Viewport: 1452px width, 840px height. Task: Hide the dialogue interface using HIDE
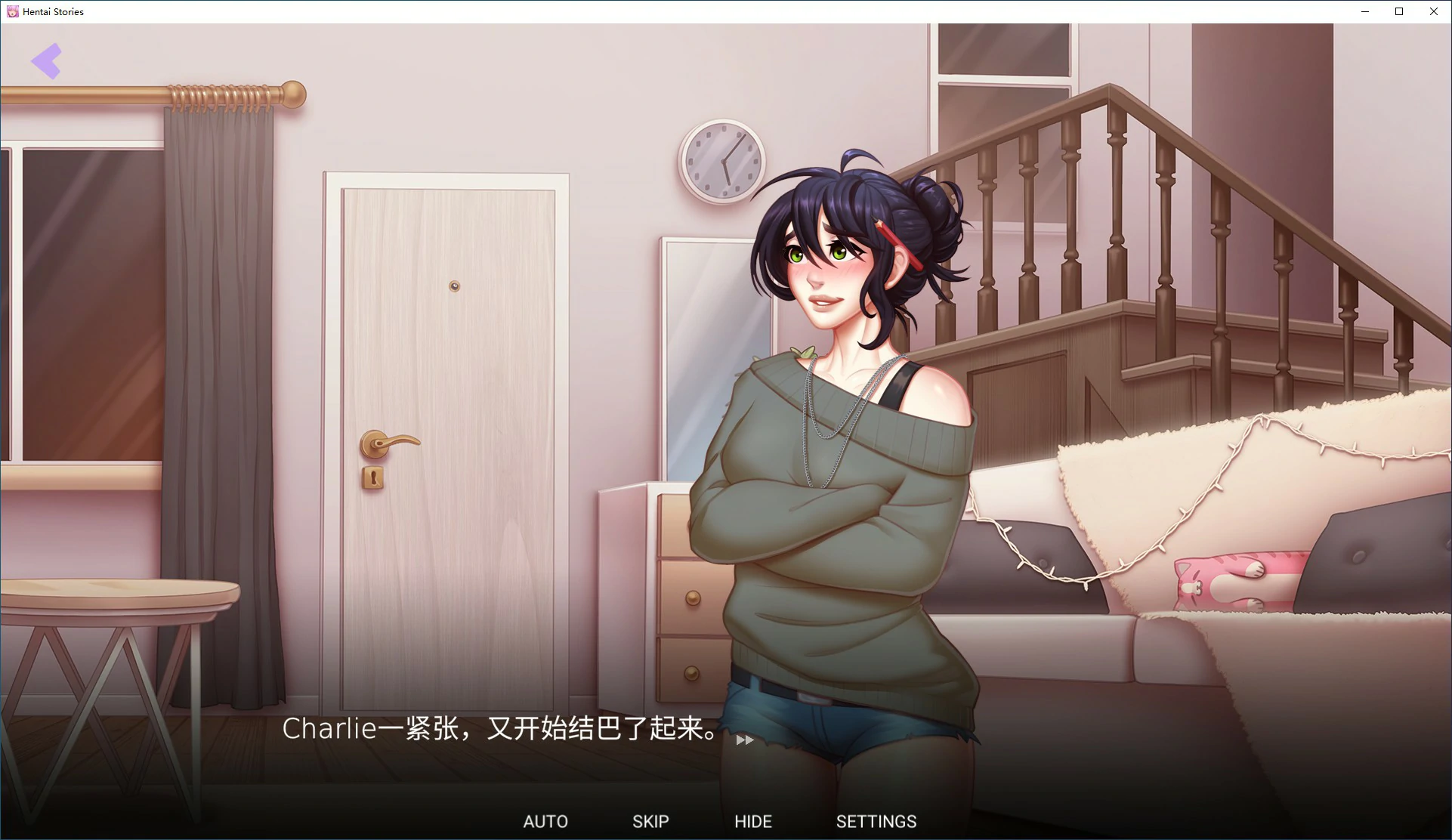pyautogui.click(x=752, y=821)
